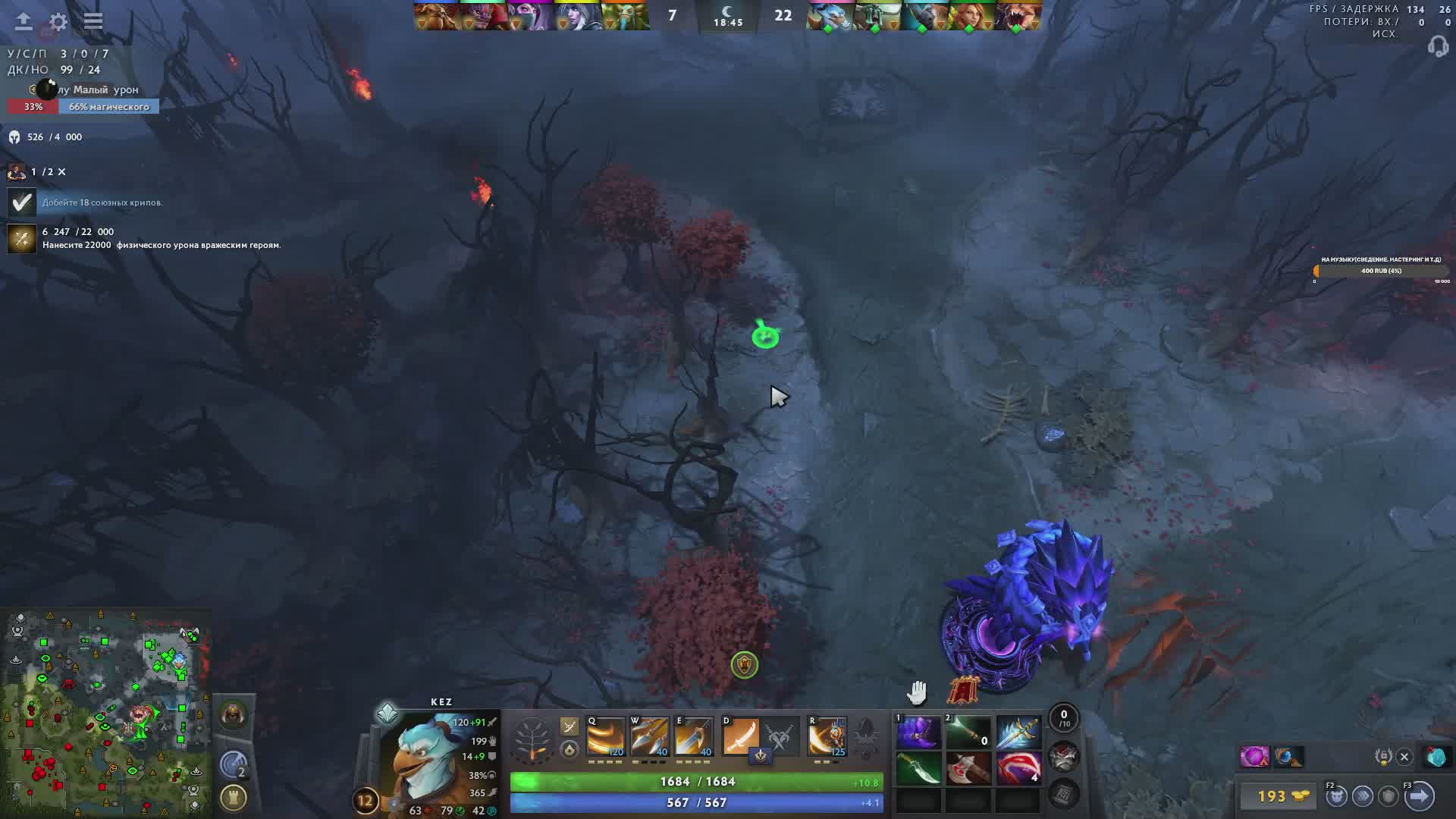Image resolution: width=1456 pixels, height=819 pixels.
Task: Open the hamburger main menu
Action: tap(93, 21)
